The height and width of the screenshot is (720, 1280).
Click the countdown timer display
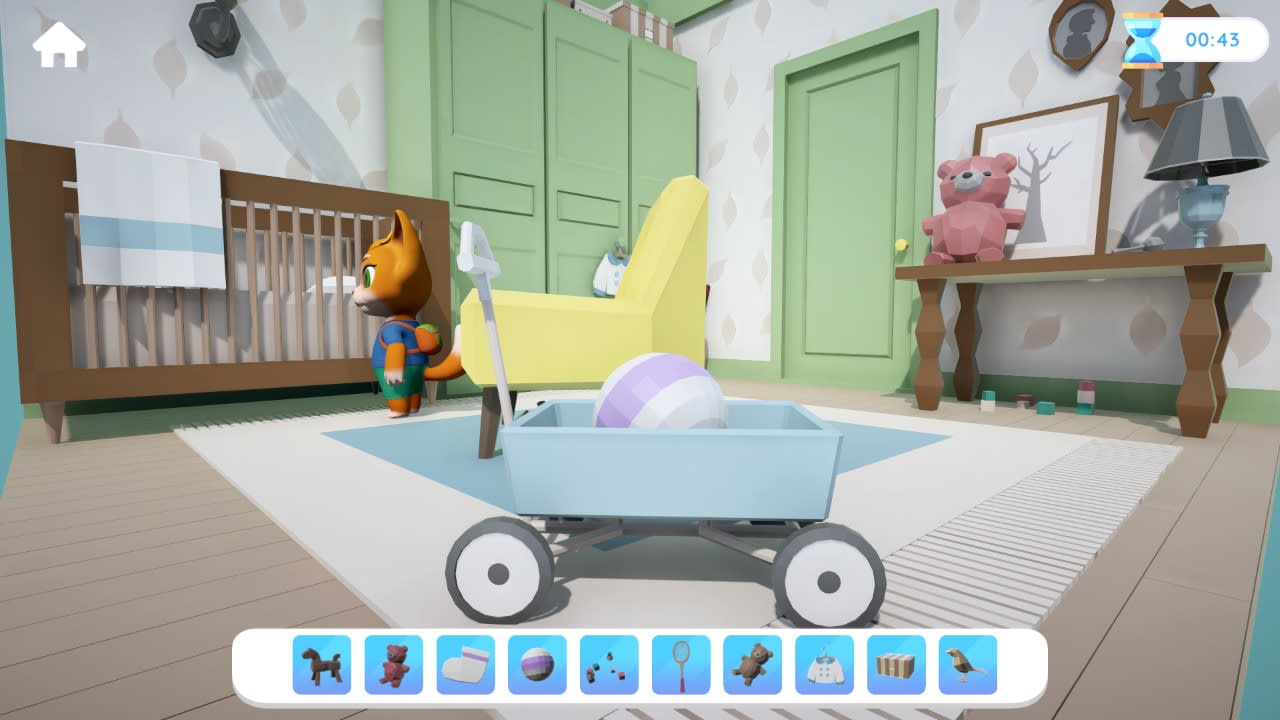(x=1212, y=38)
